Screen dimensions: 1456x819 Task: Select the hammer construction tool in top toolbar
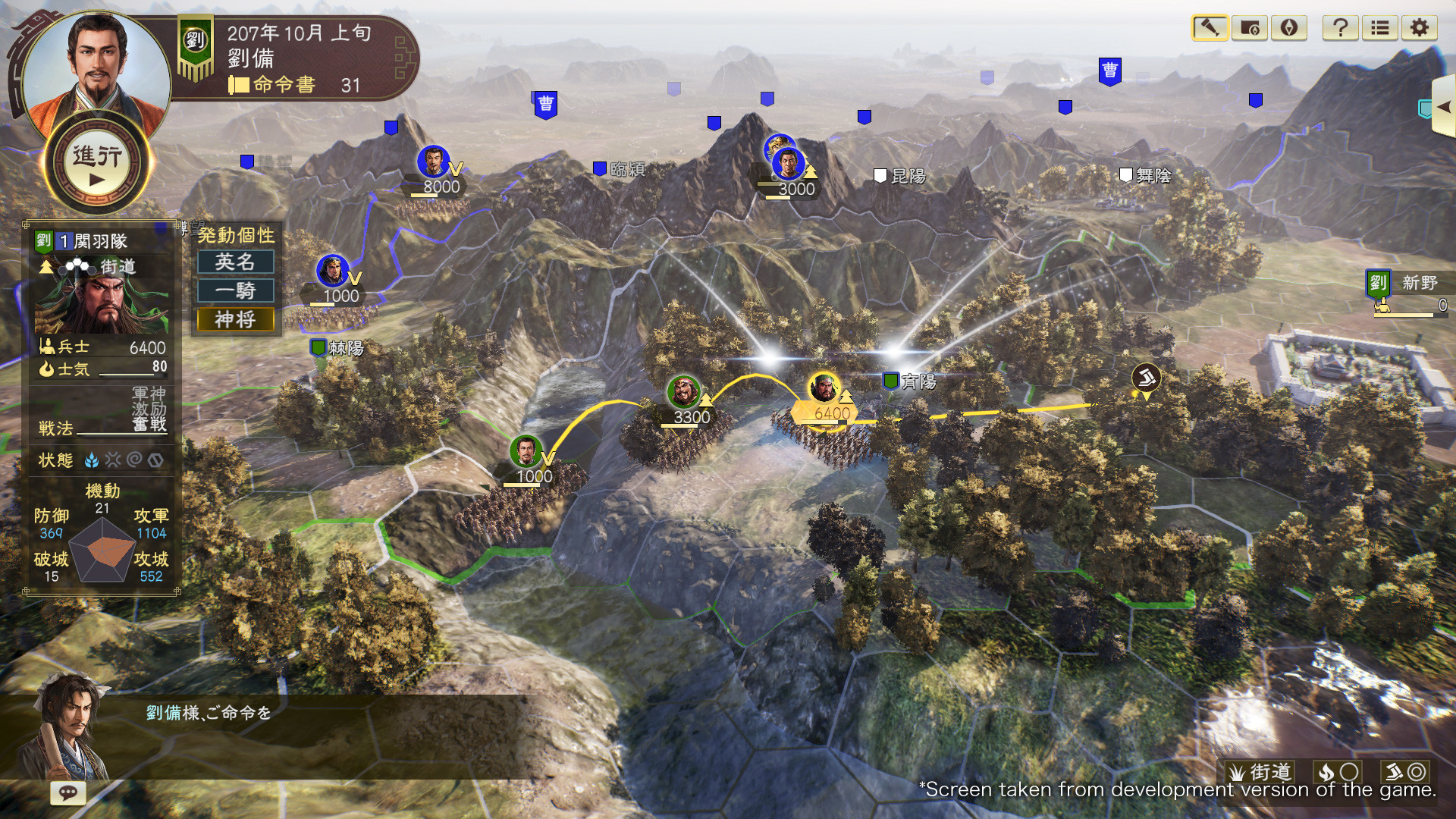click(x=1210, y=29)
